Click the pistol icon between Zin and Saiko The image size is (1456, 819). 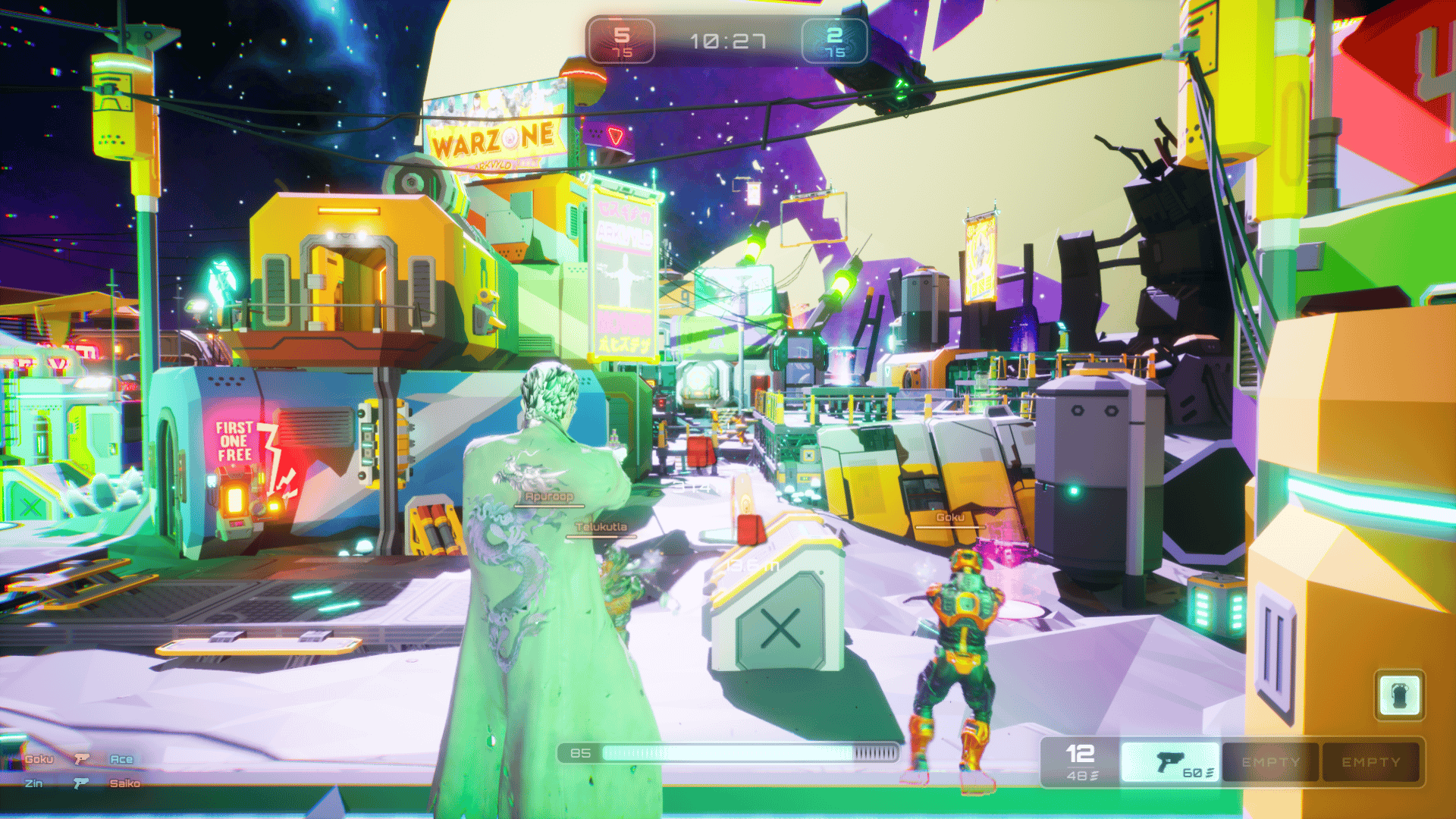click(x=80, y=783)
